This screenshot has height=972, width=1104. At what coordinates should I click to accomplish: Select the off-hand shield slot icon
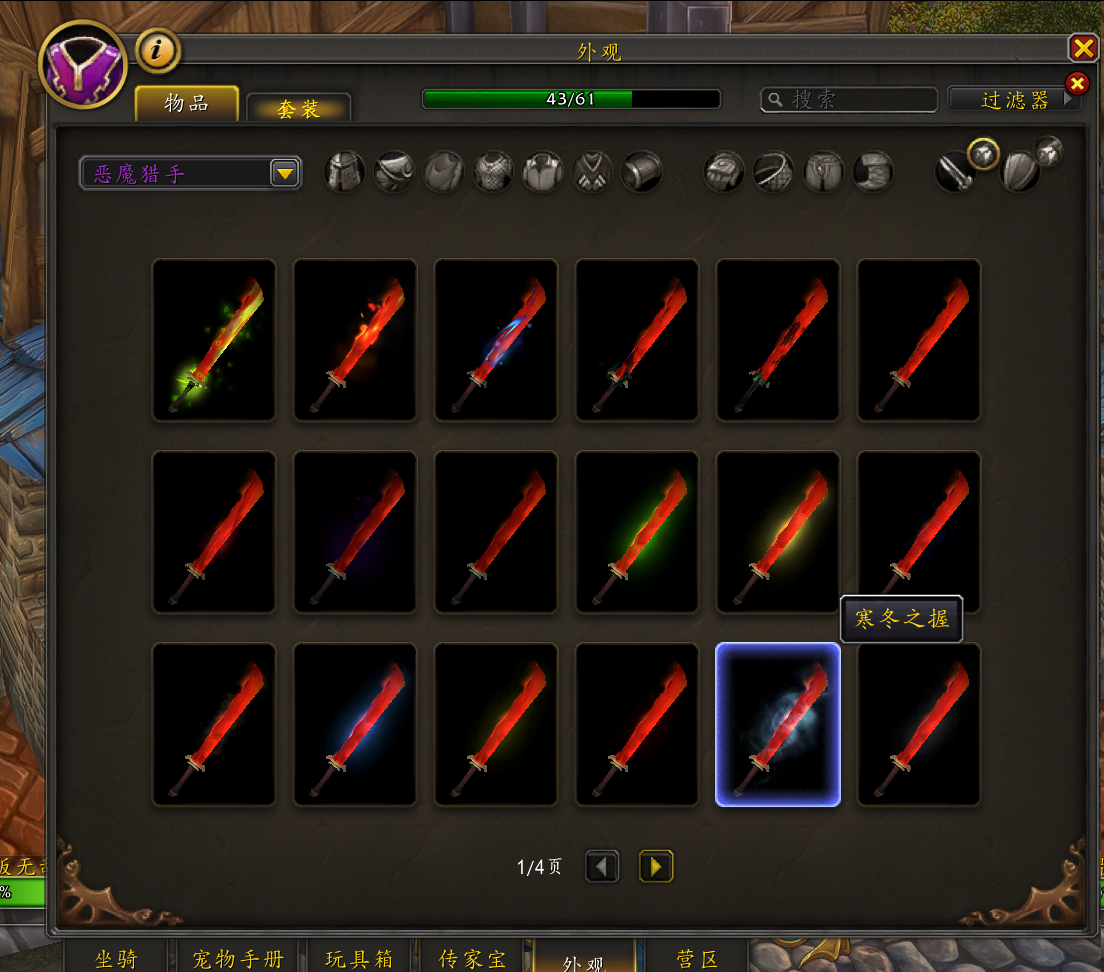[1020, 172]
